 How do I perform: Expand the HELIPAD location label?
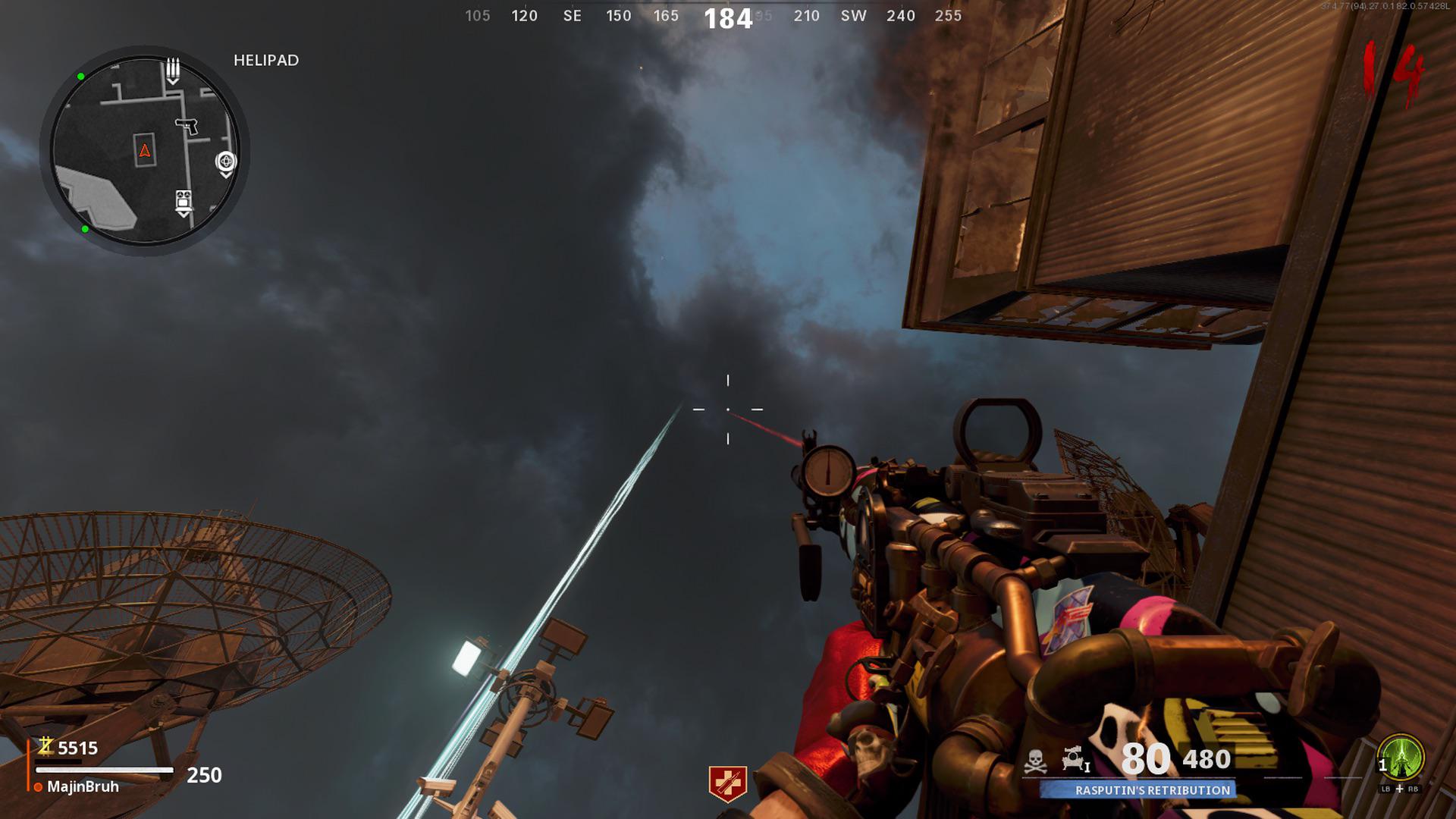265,60
